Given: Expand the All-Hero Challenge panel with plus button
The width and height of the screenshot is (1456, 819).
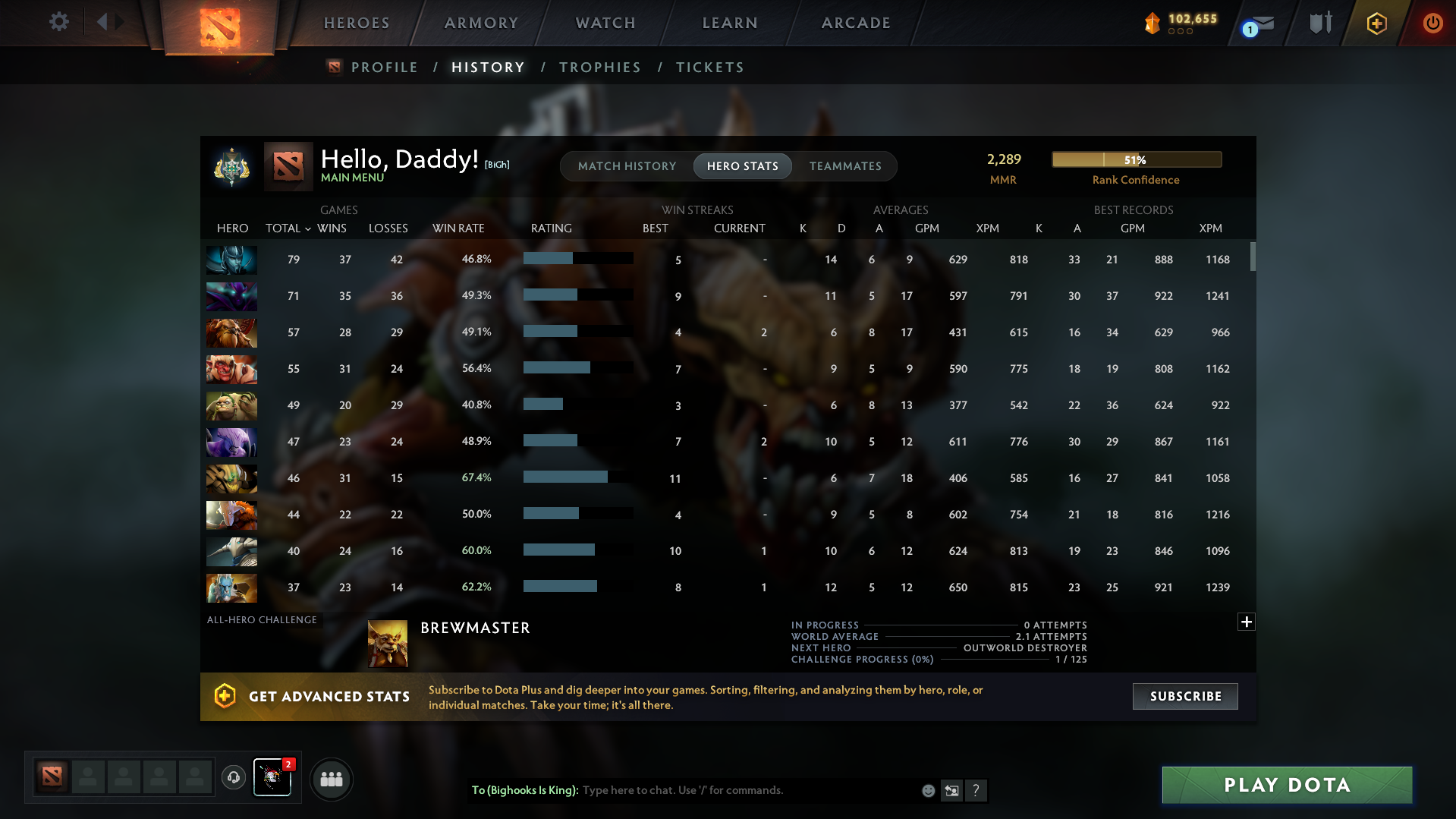Looking at the screenshot, I should (1246, 622).
